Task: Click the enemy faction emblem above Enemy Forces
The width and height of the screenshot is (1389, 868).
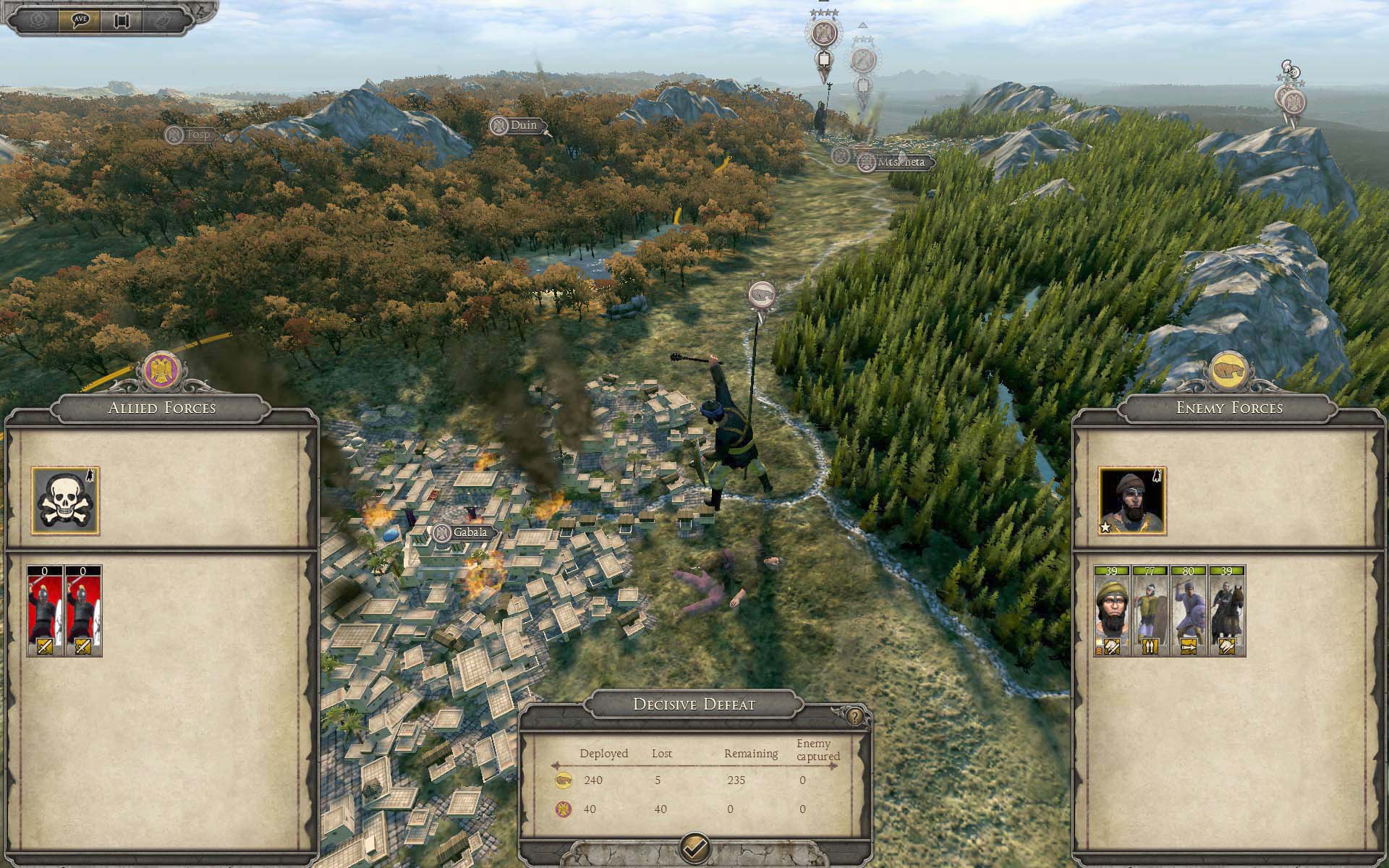Action: 1229,371
